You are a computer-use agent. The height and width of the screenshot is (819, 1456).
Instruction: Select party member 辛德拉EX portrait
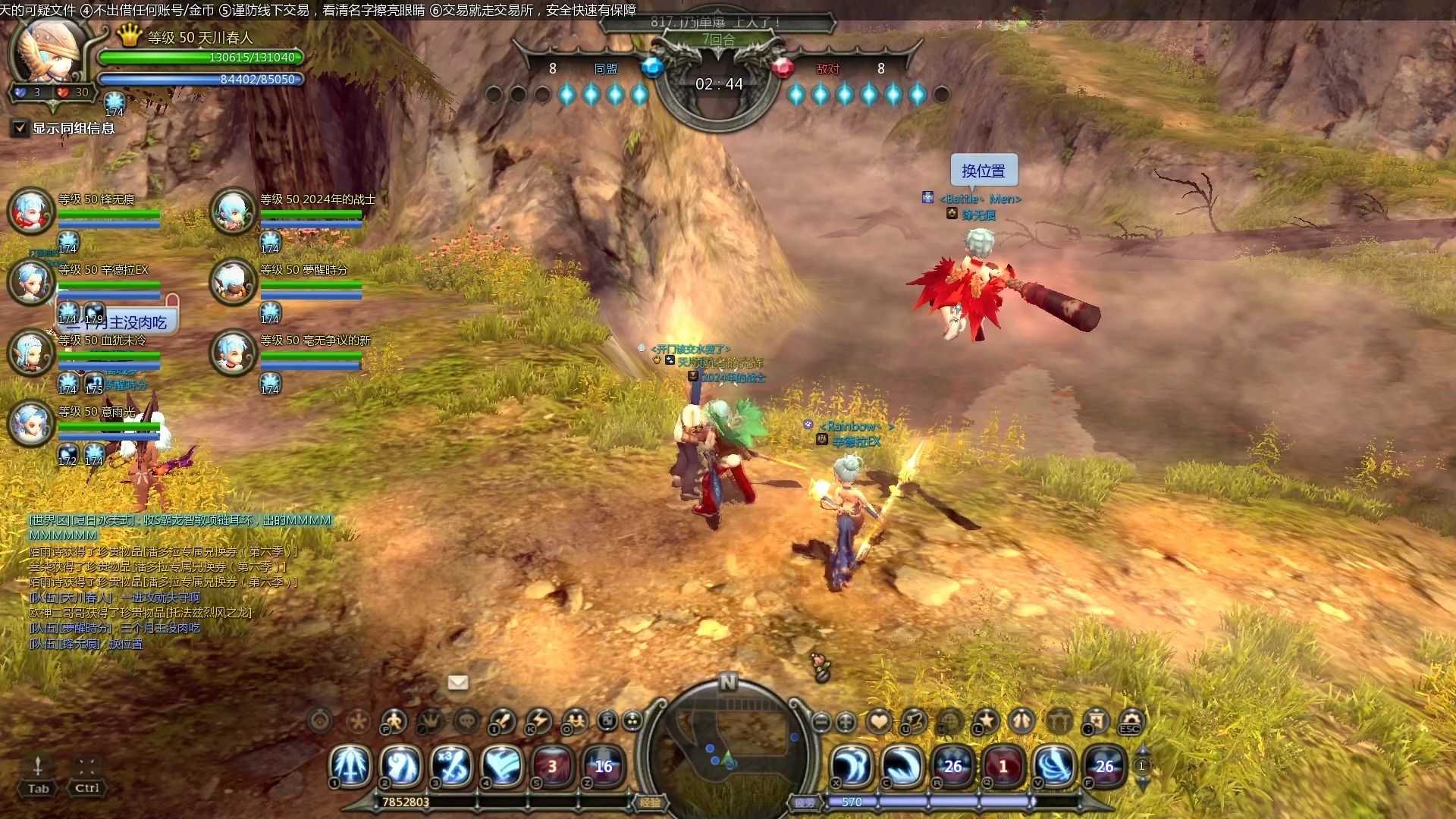tap(31, 281)
